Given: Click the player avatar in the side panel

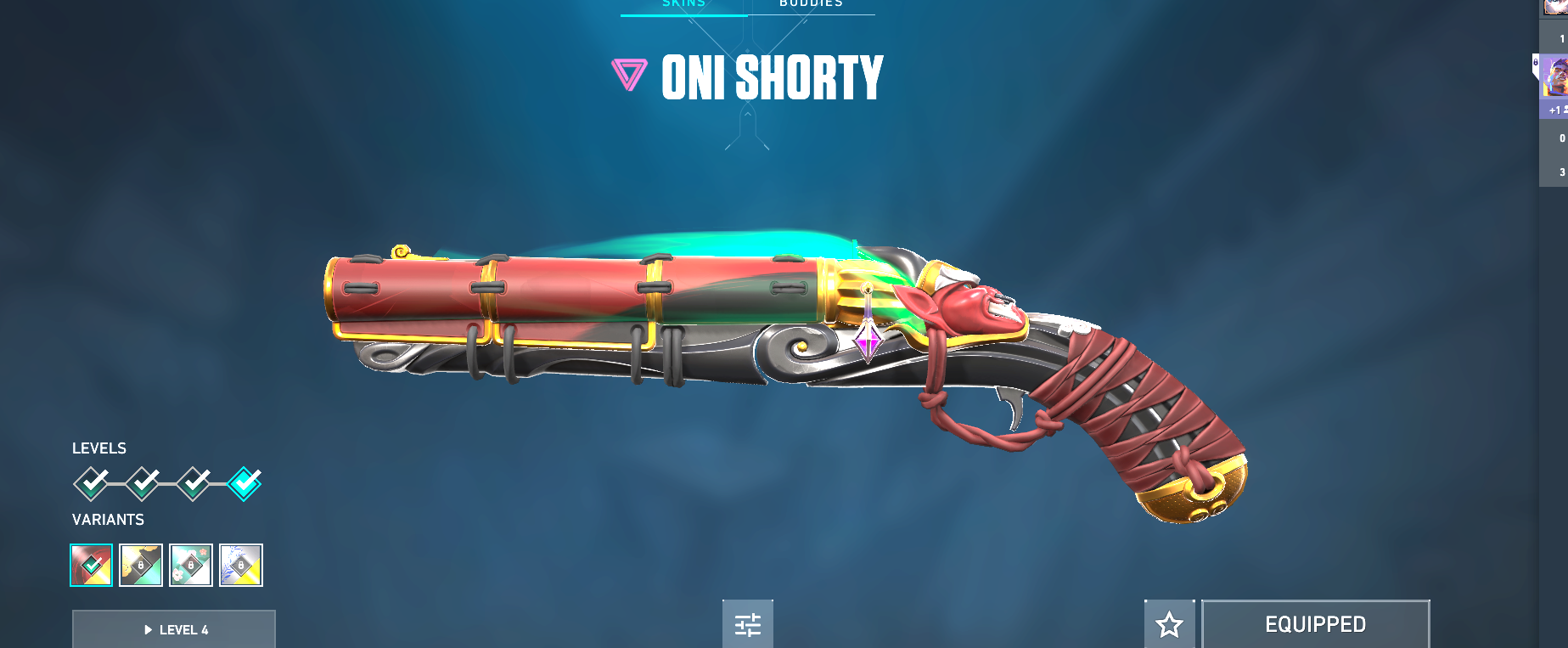Looking at the screenshot, I should click(1555, 76).
